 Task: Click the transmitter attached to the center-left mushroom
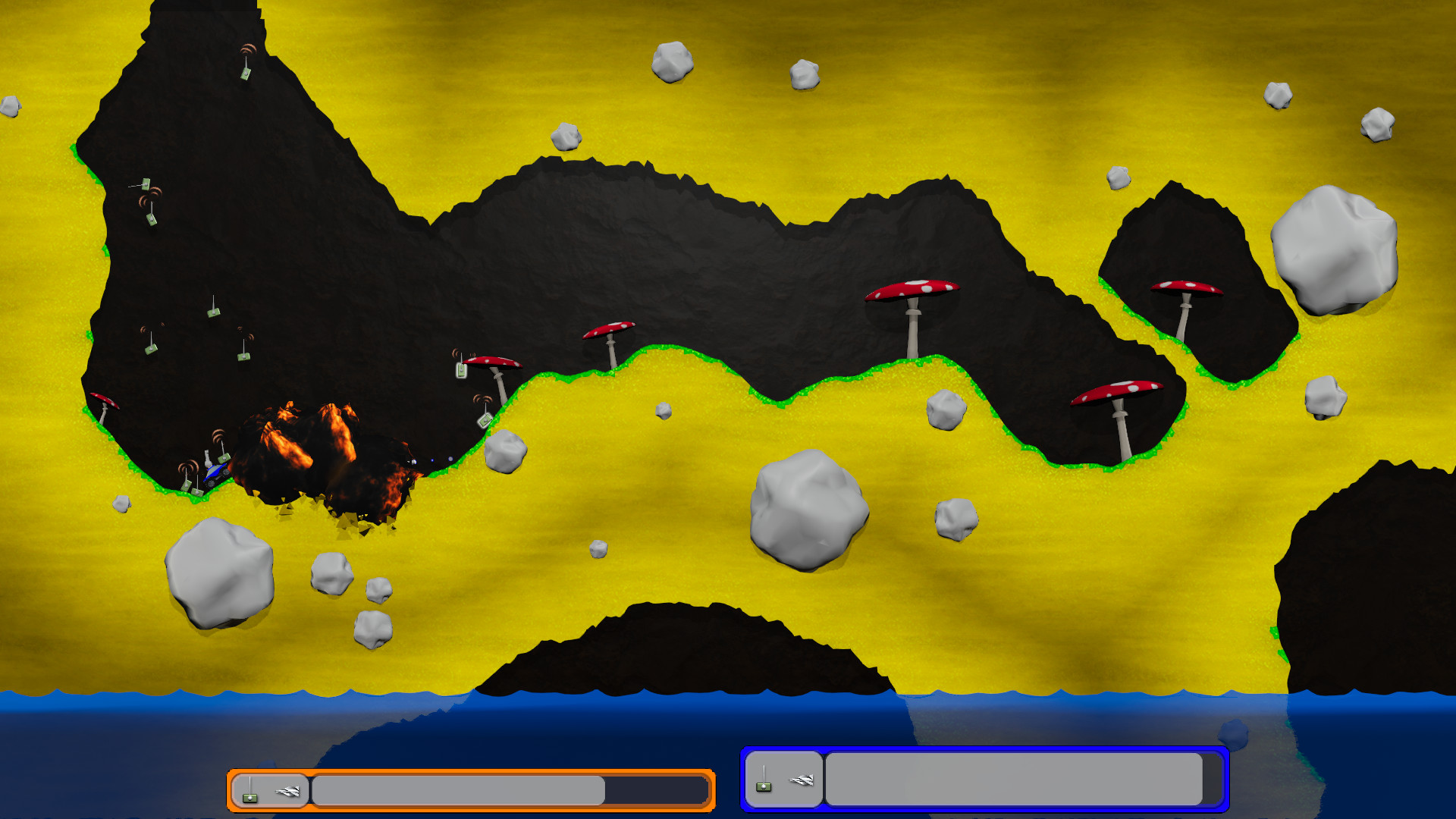461,372
